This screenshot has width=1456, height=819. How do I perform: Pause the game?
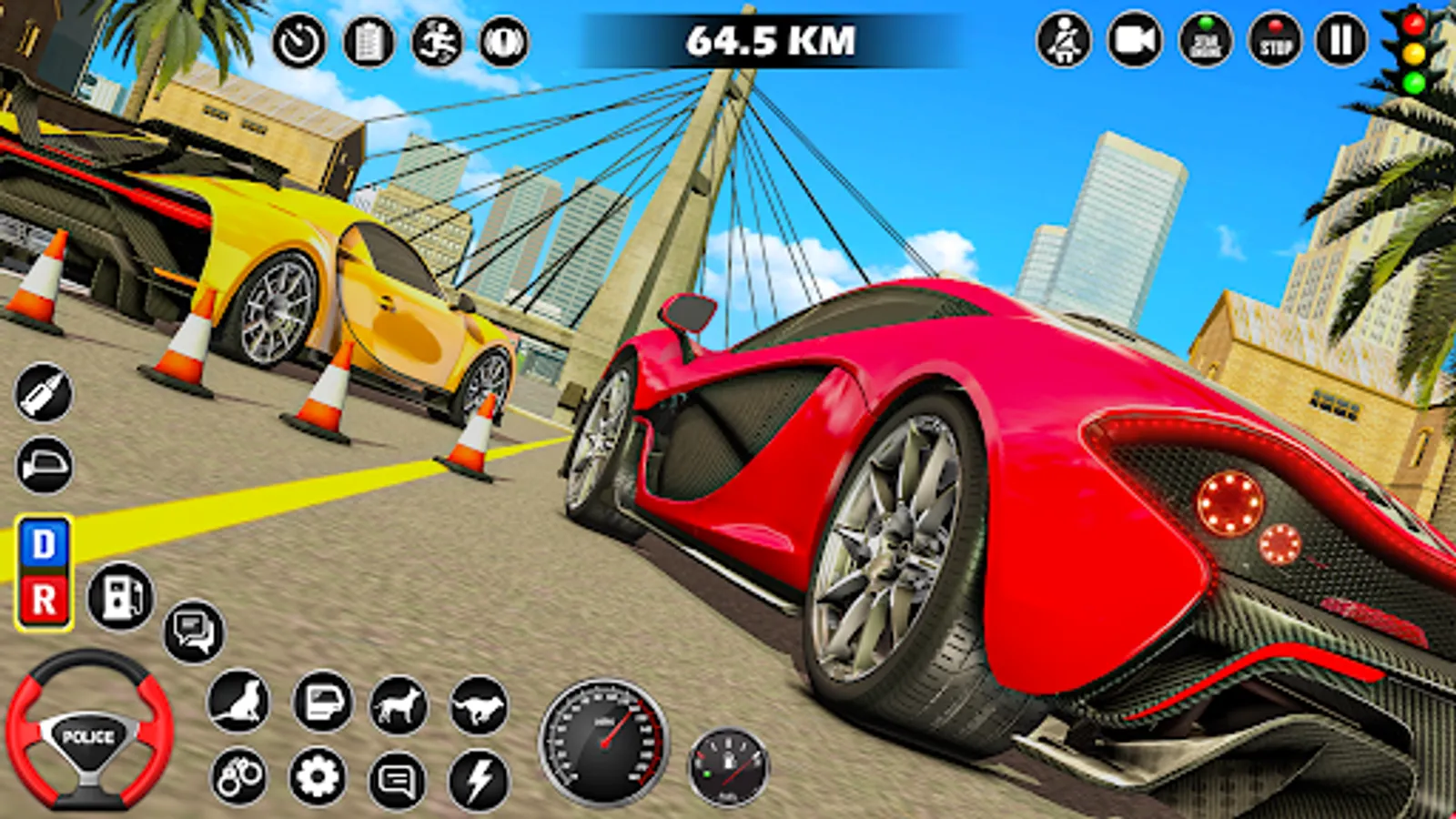pyautogui.click(x=1342, y=41)
